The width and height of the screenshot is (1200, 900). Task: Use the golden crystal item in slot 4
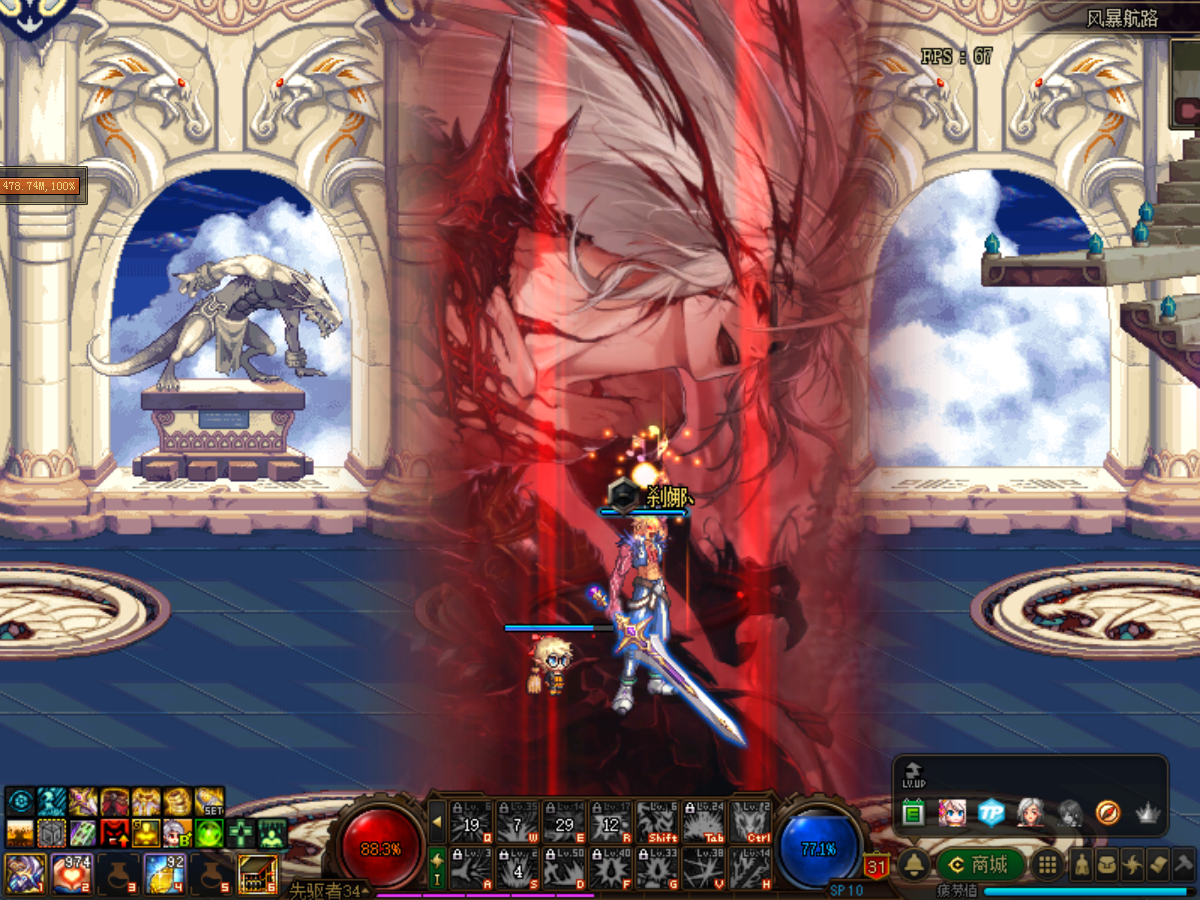(164, 873)
